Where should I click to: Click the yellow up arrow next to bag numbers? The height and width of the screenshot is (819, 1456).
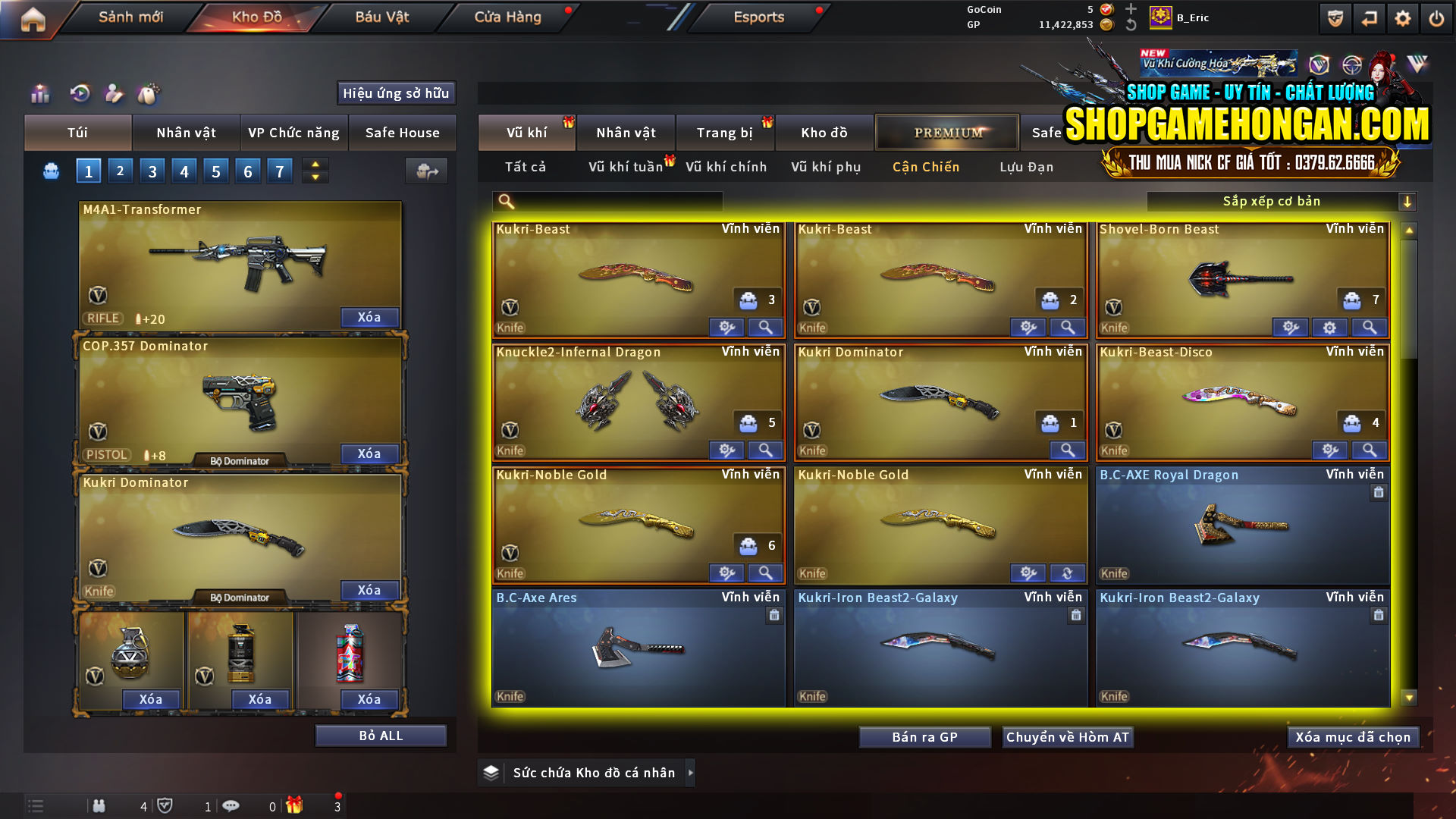[315, 165]
